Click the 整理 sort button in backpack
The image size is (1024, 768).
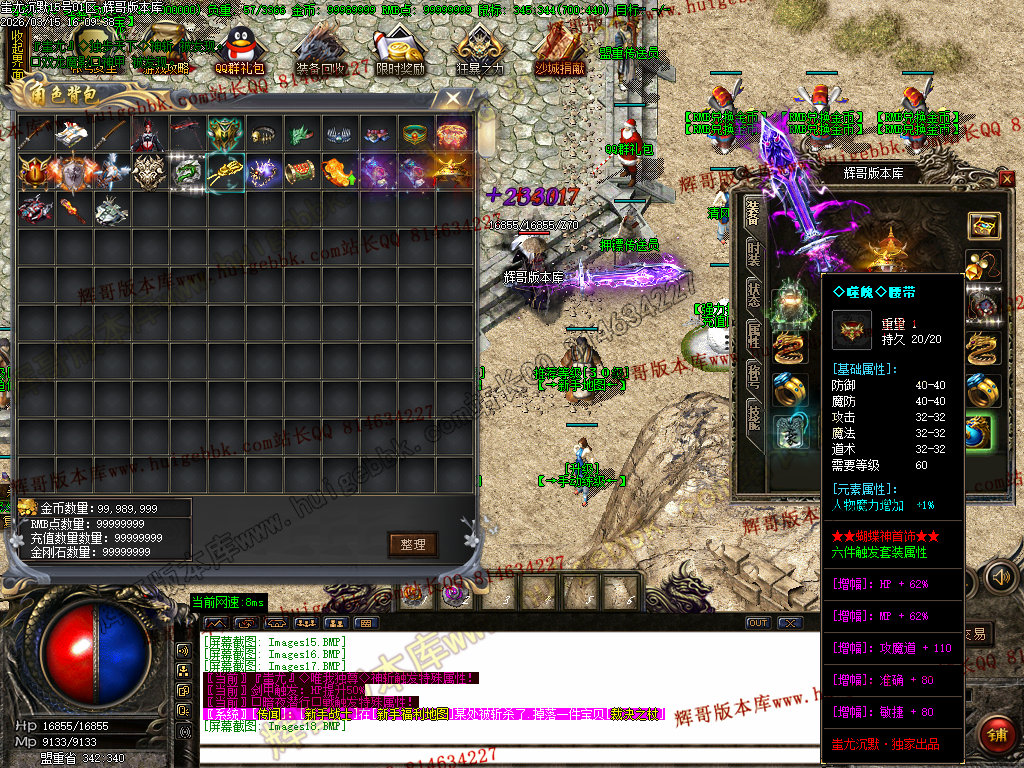(413, 544)
